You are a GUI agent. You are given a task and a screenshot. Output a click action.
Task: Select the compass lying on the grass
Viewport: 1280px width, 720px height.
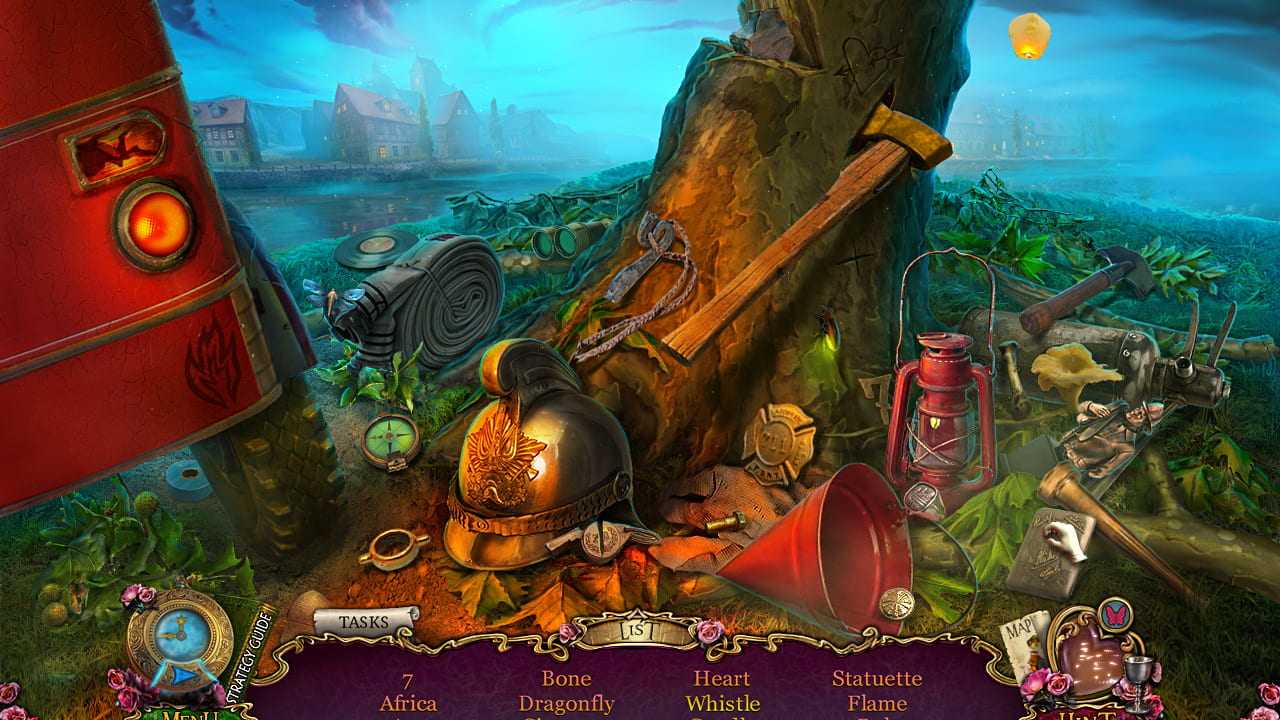point(388,436)
